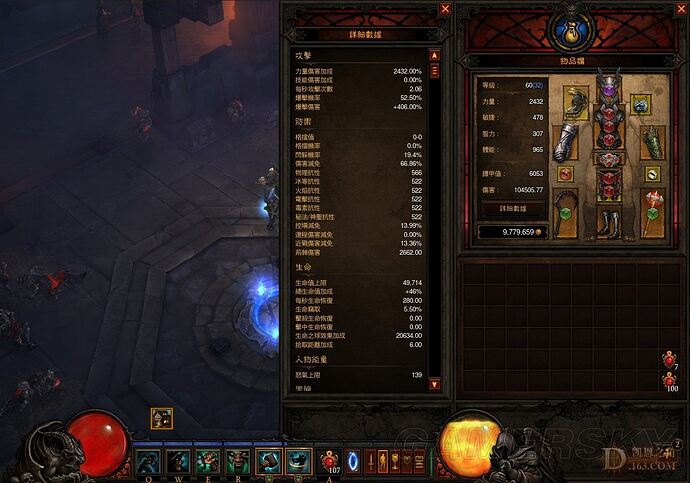Click the 詳細數據 details button
Image resolution: width=690 pixels, height=483 pixels.
(x=512, y=209)
